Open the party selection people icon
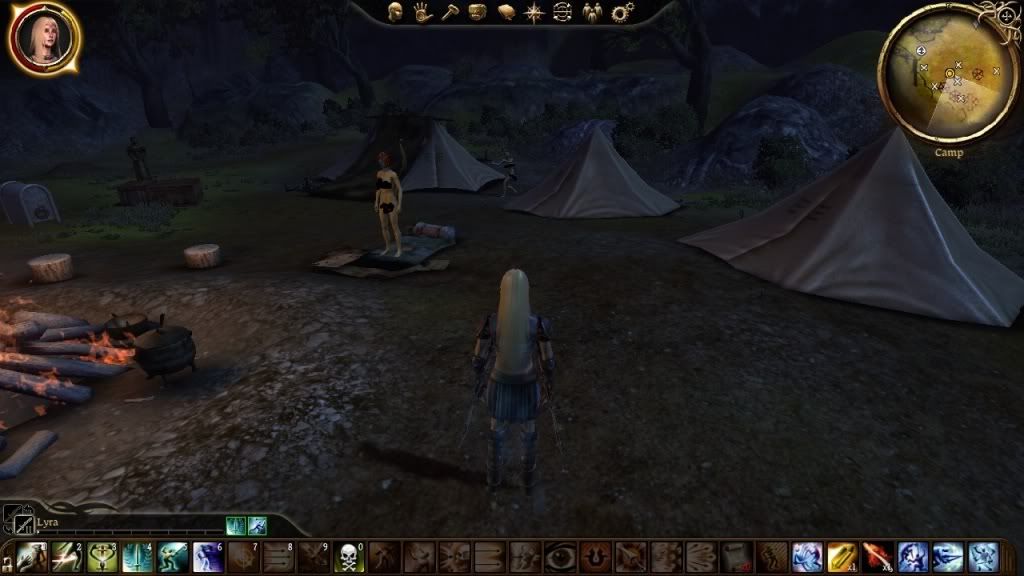This screenshot has width=1024, height=576. coord(592,13)
